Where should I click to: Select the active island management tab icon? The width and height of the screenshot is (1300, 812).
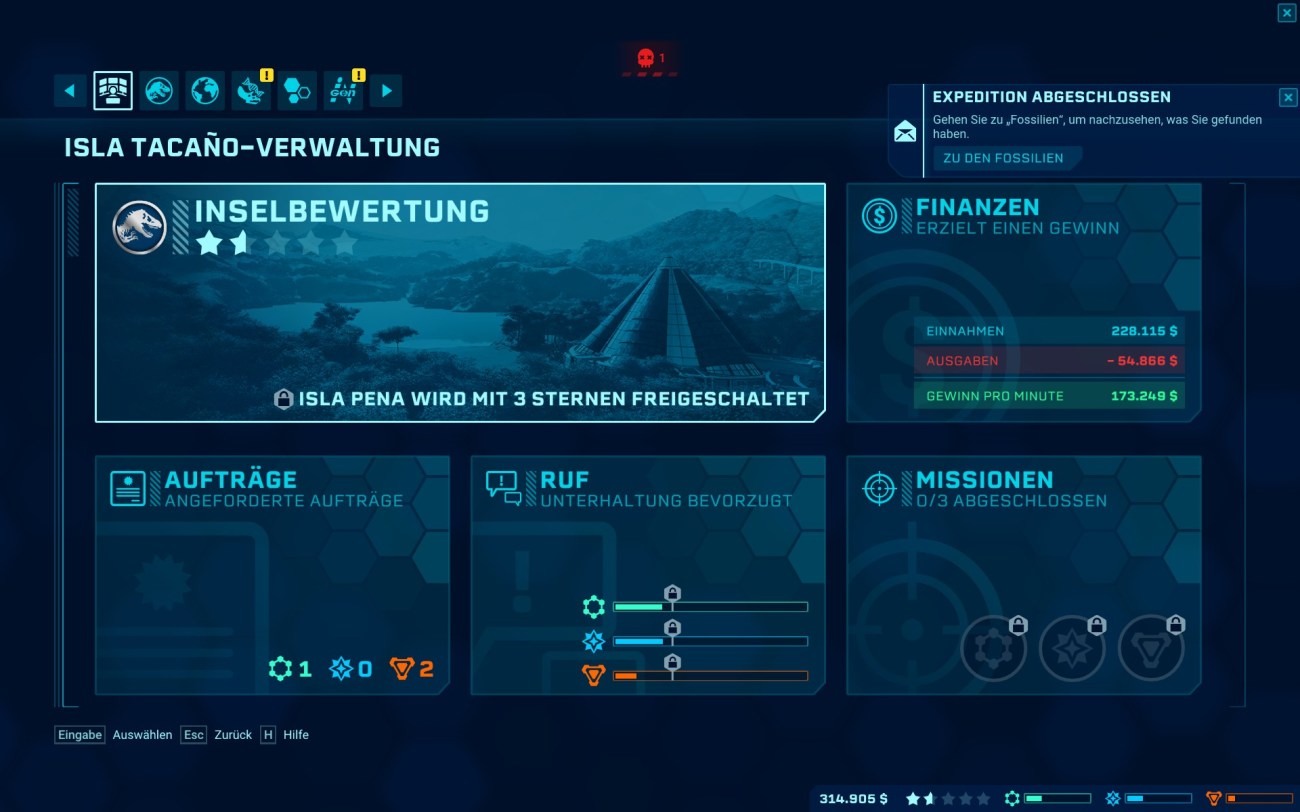tap(113, 91)
